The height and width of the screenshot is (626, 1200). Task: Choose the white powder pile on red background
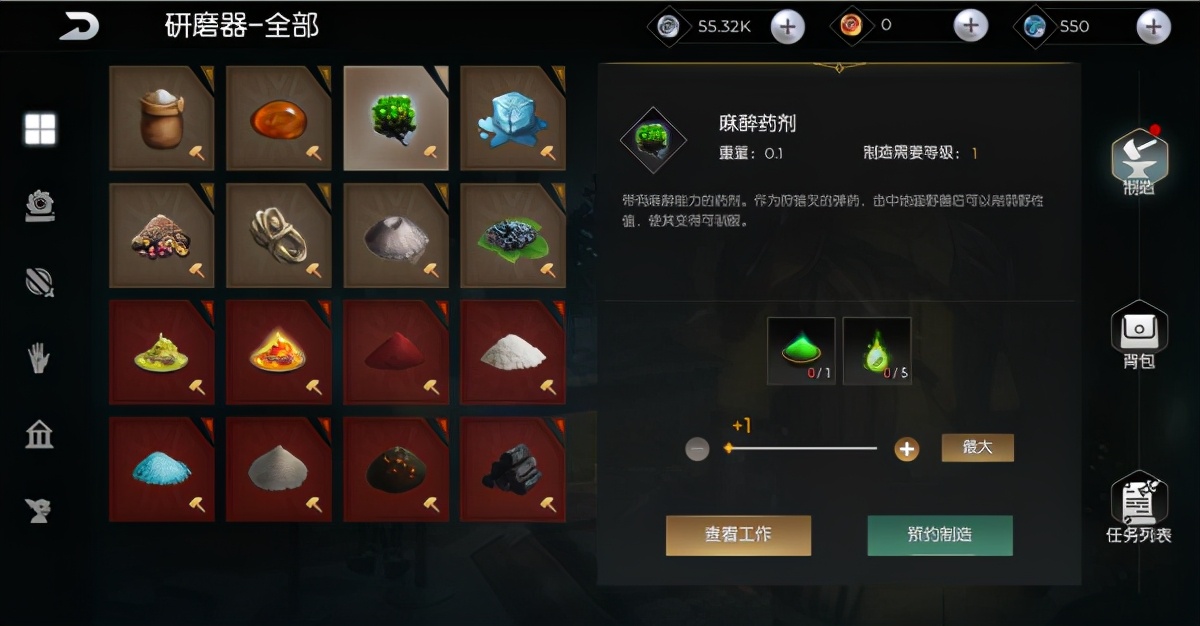pyautogui.click(x=513, y=352)
